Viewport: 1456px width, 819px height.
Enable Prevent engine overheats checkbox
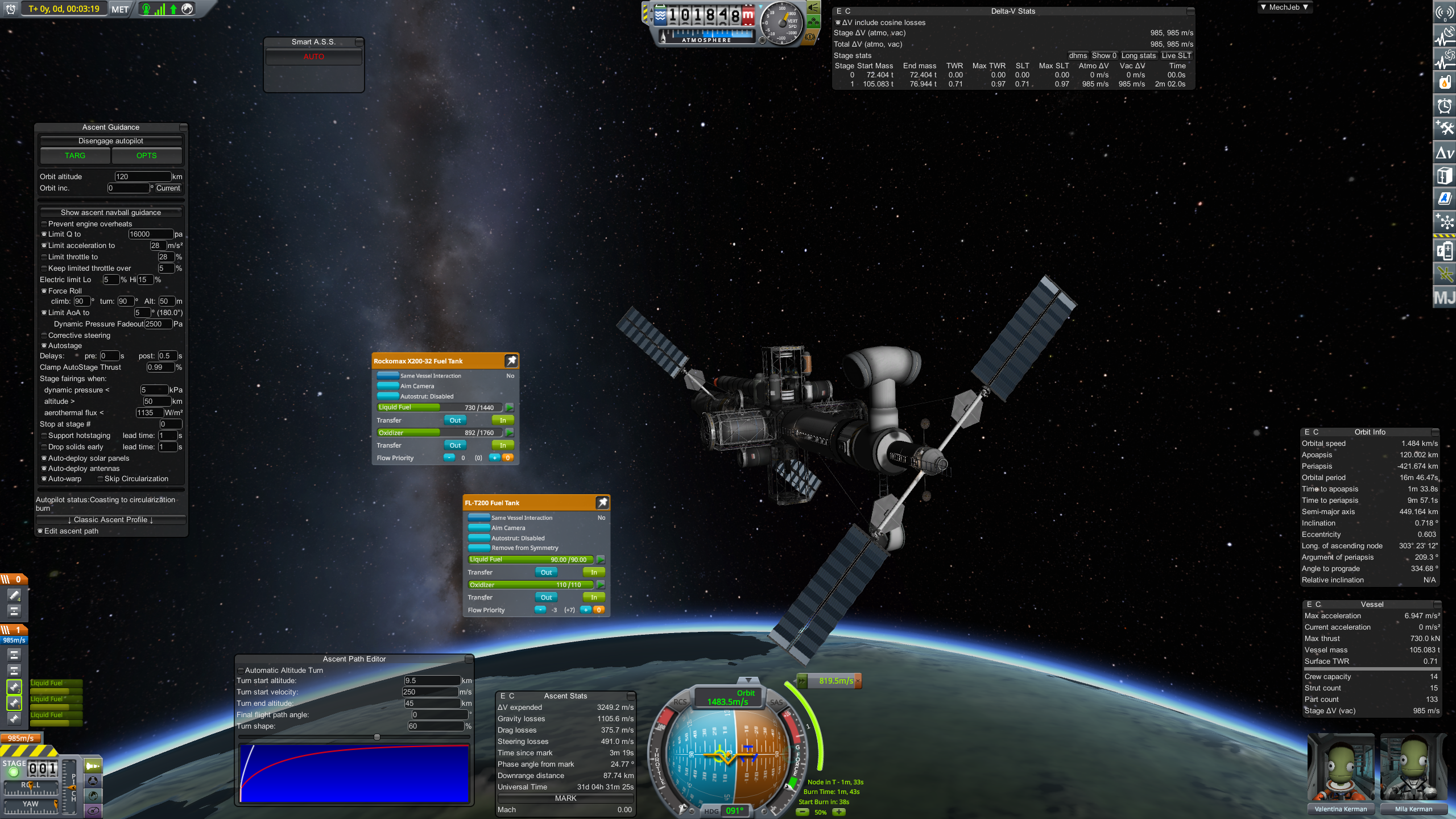point(44,224)
